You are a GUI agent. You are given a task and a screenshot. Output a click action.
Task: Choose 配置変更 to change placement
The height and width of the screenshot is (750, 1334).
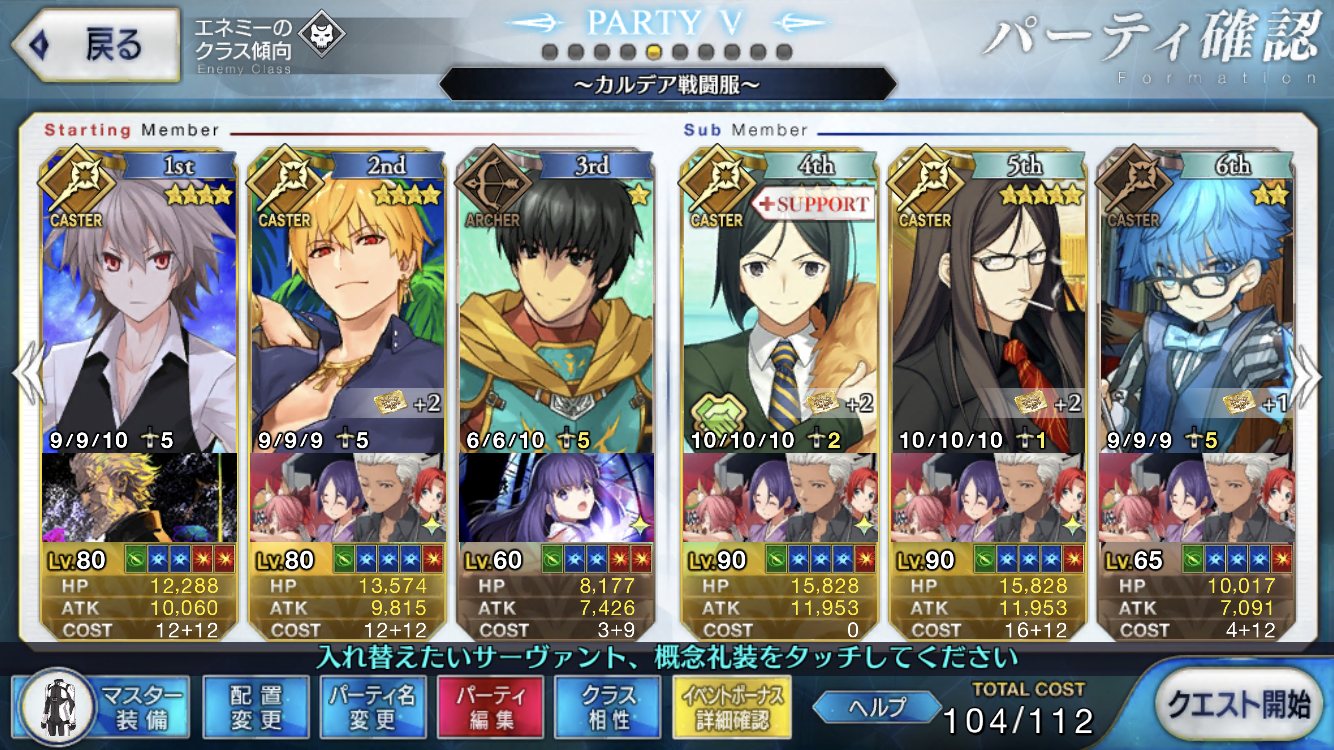pyautogui.click(x=256, y=706)
